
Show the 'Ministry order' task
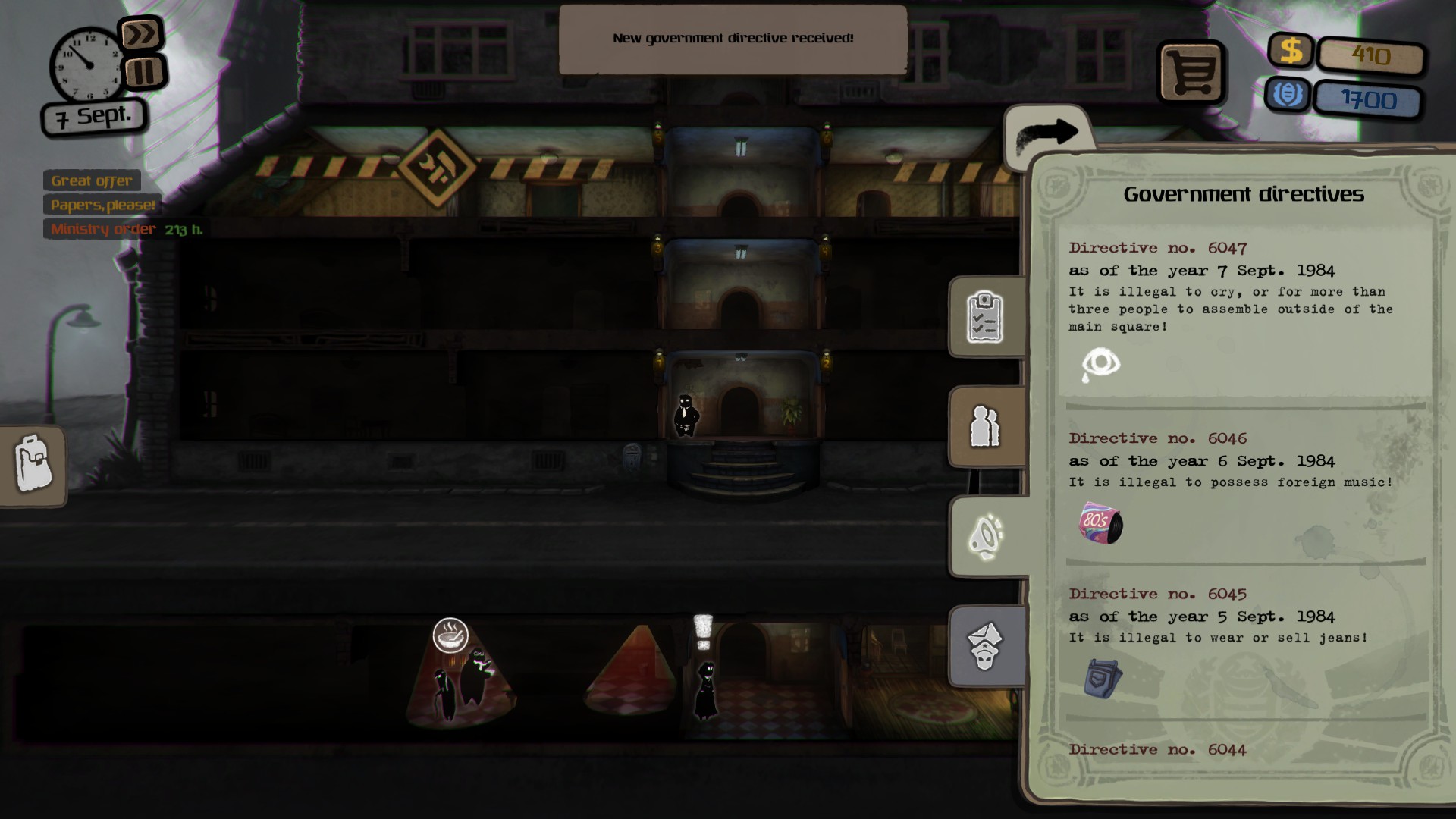coord(104,229)
